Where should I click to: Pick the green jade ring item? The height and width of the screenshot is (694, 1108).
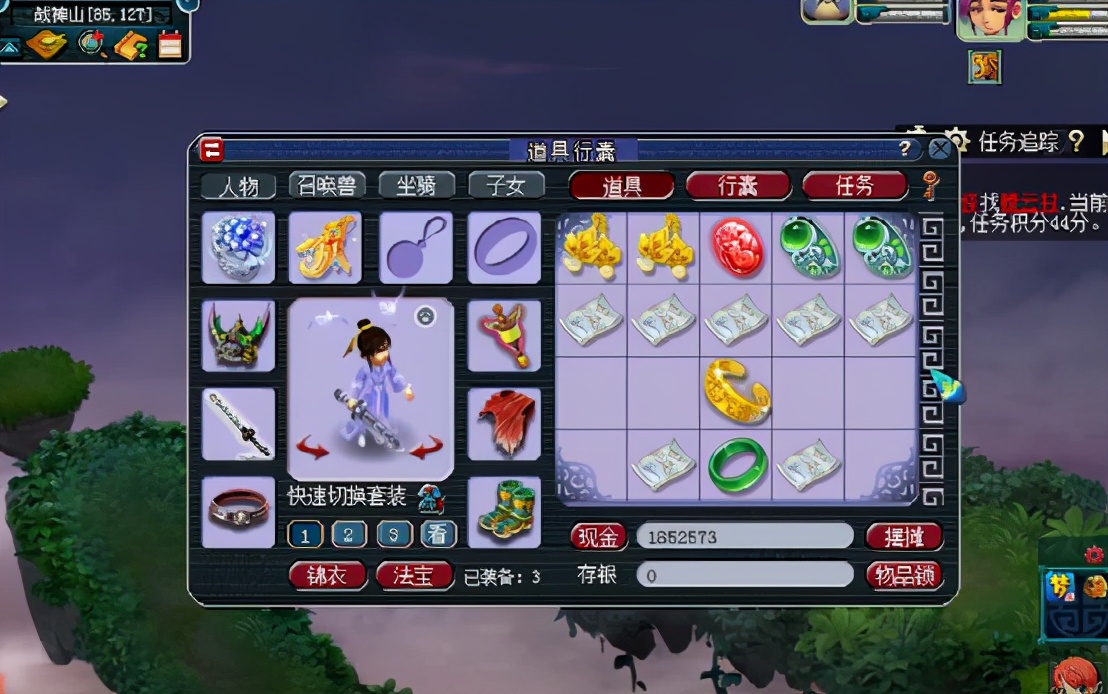pos(737,465)
